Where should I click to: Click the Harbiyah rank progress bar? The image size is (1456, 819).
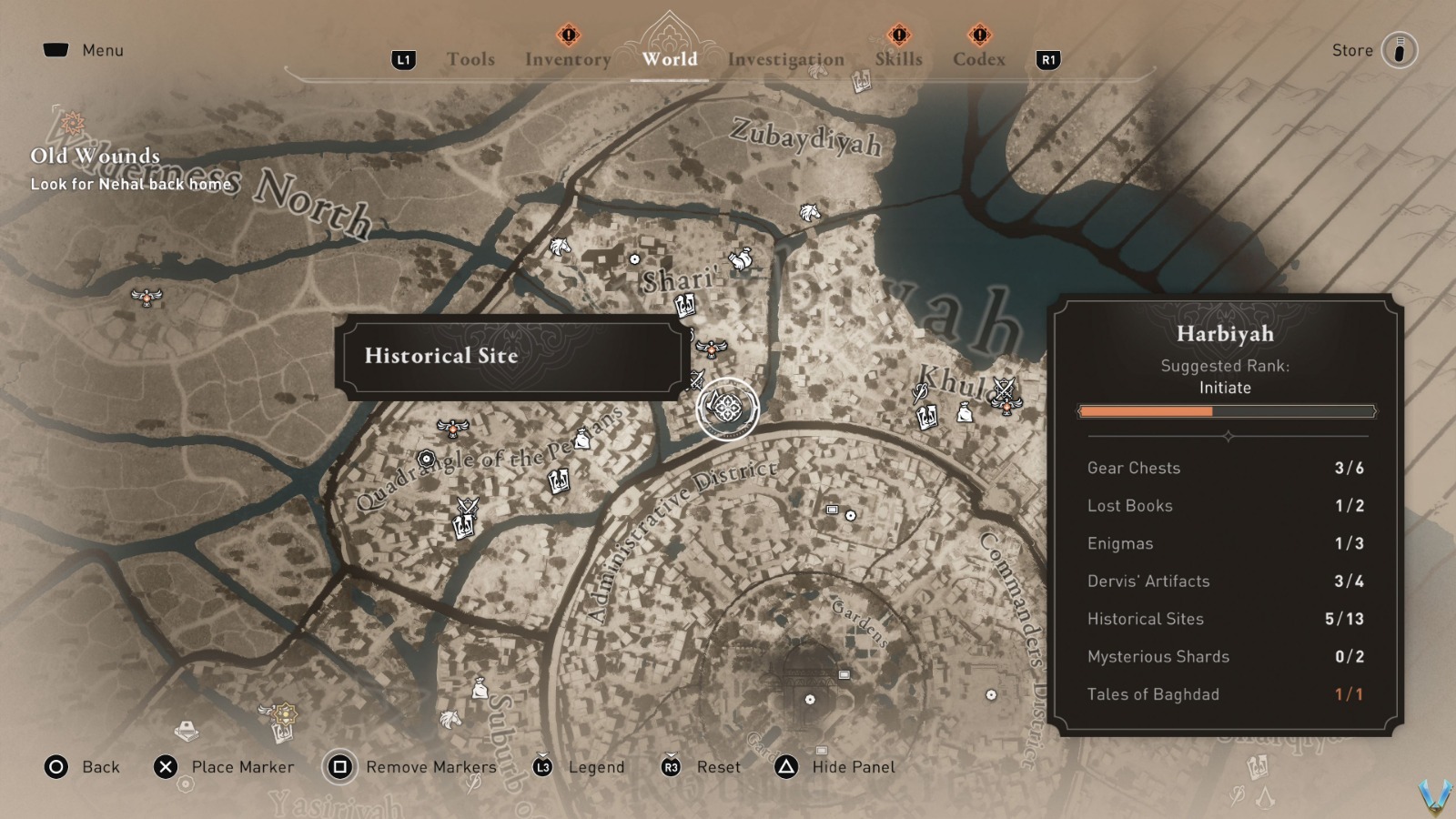click(1226, 411)
